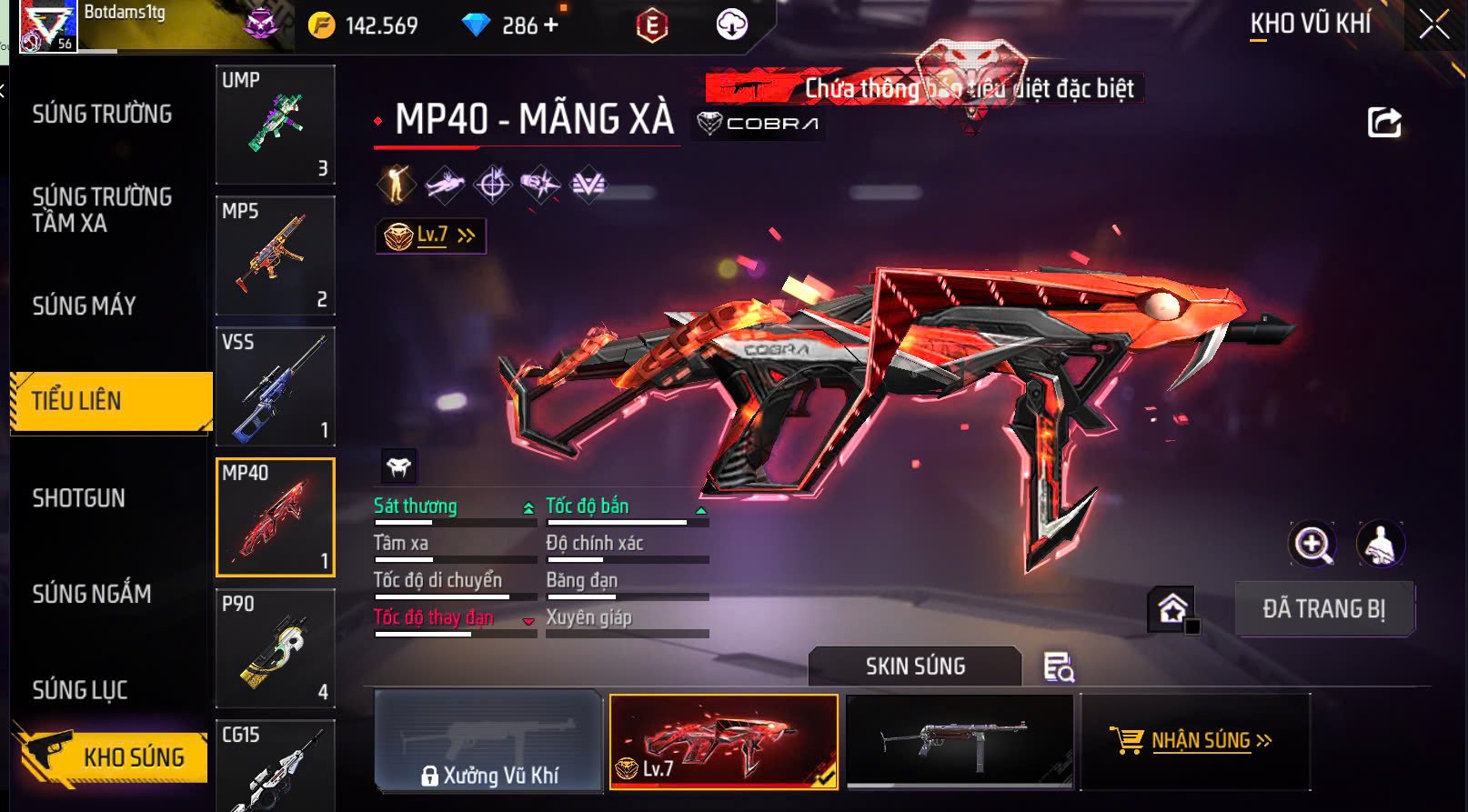Switch to Súng Lục category
The height and width of the screenshot is (812, 1468).
(x=80, y=690)
